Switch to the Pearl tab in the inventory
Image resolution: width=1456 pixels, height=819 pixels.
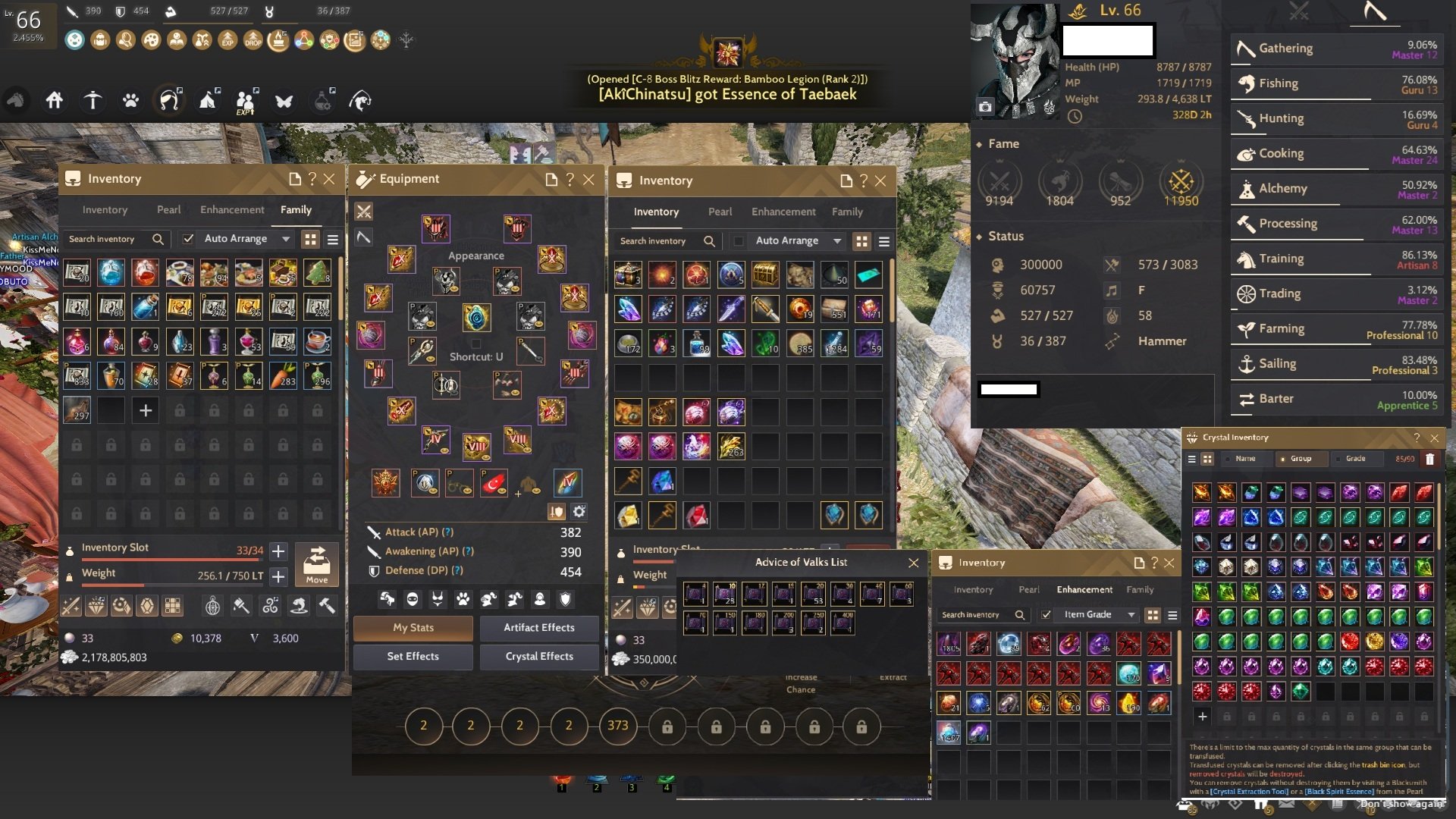(x=168, y=209)
